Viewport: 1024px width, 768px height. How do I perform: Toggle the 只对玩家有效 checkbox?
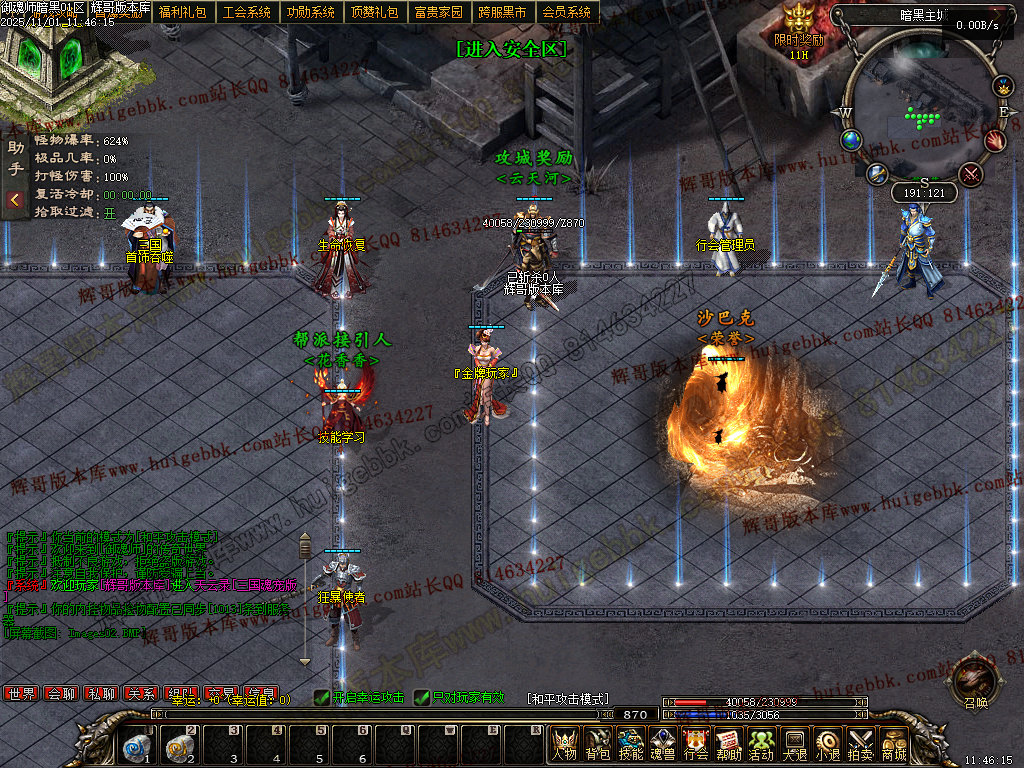point(422,697)
